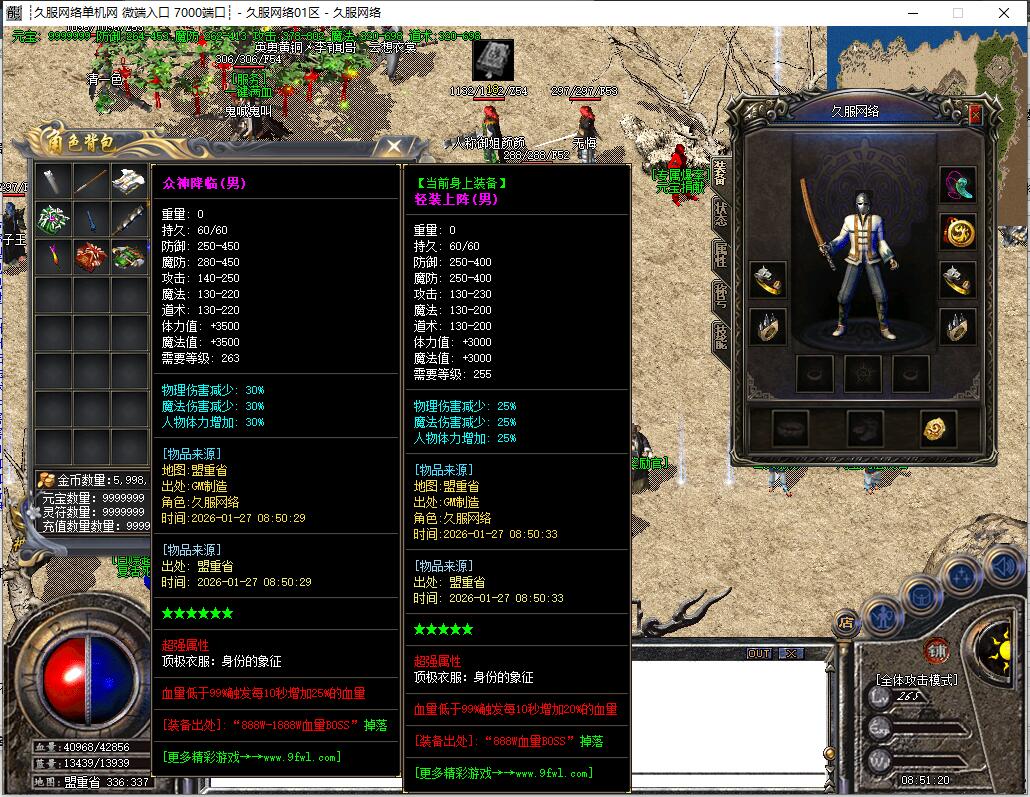Click the red 铺 stall button
Viewport: 1030px width, 797px height.
coord(937,649)
